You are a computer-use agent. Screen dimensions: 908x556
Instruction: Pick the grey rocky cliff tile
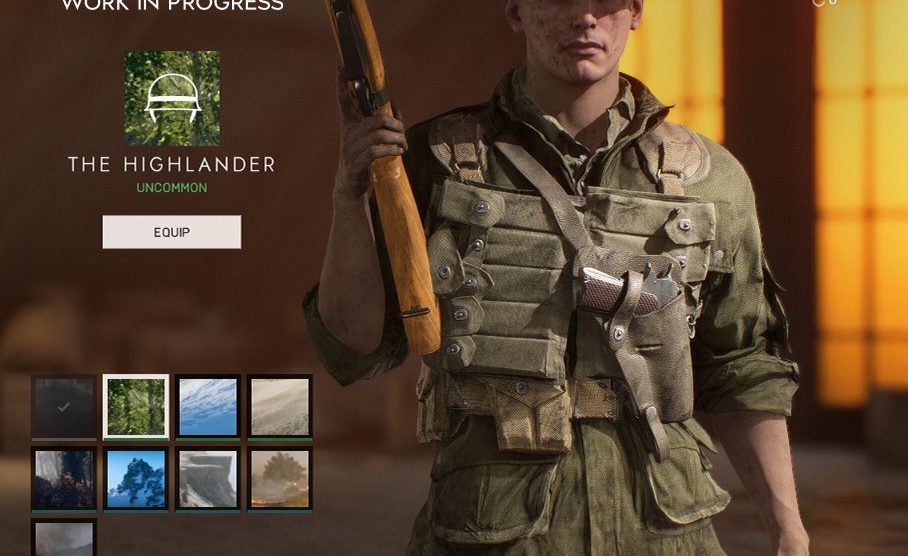[208, 479]
